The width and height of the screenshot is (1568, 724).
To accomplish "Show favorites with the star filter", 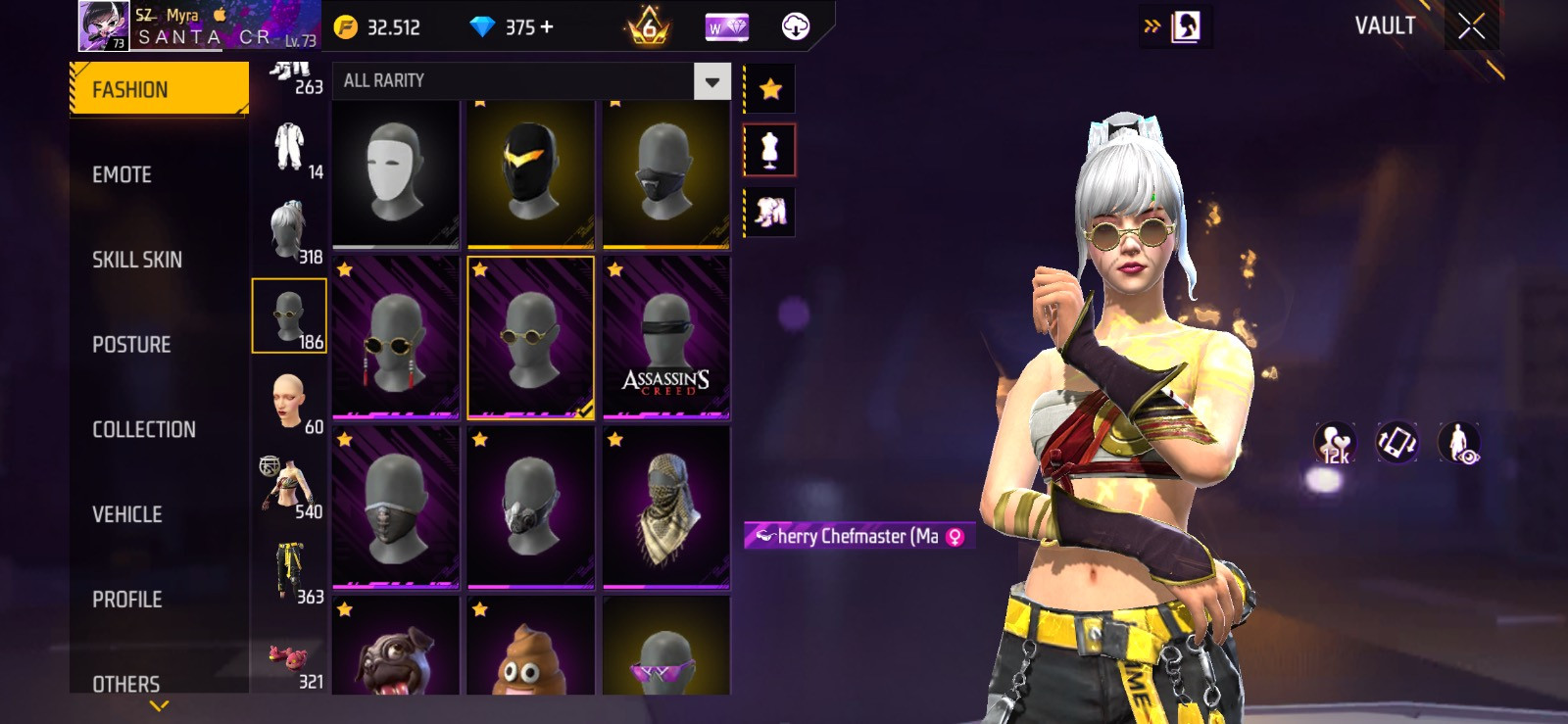I will click(770, 90).
